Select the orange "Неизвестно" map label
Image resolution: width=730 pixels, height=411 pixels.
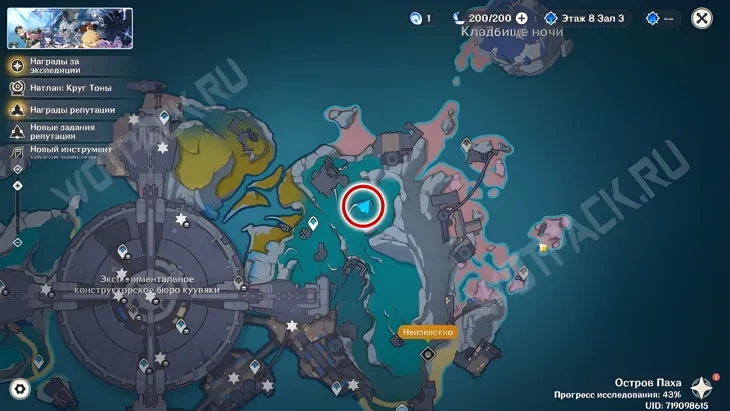tap(428, 332)
